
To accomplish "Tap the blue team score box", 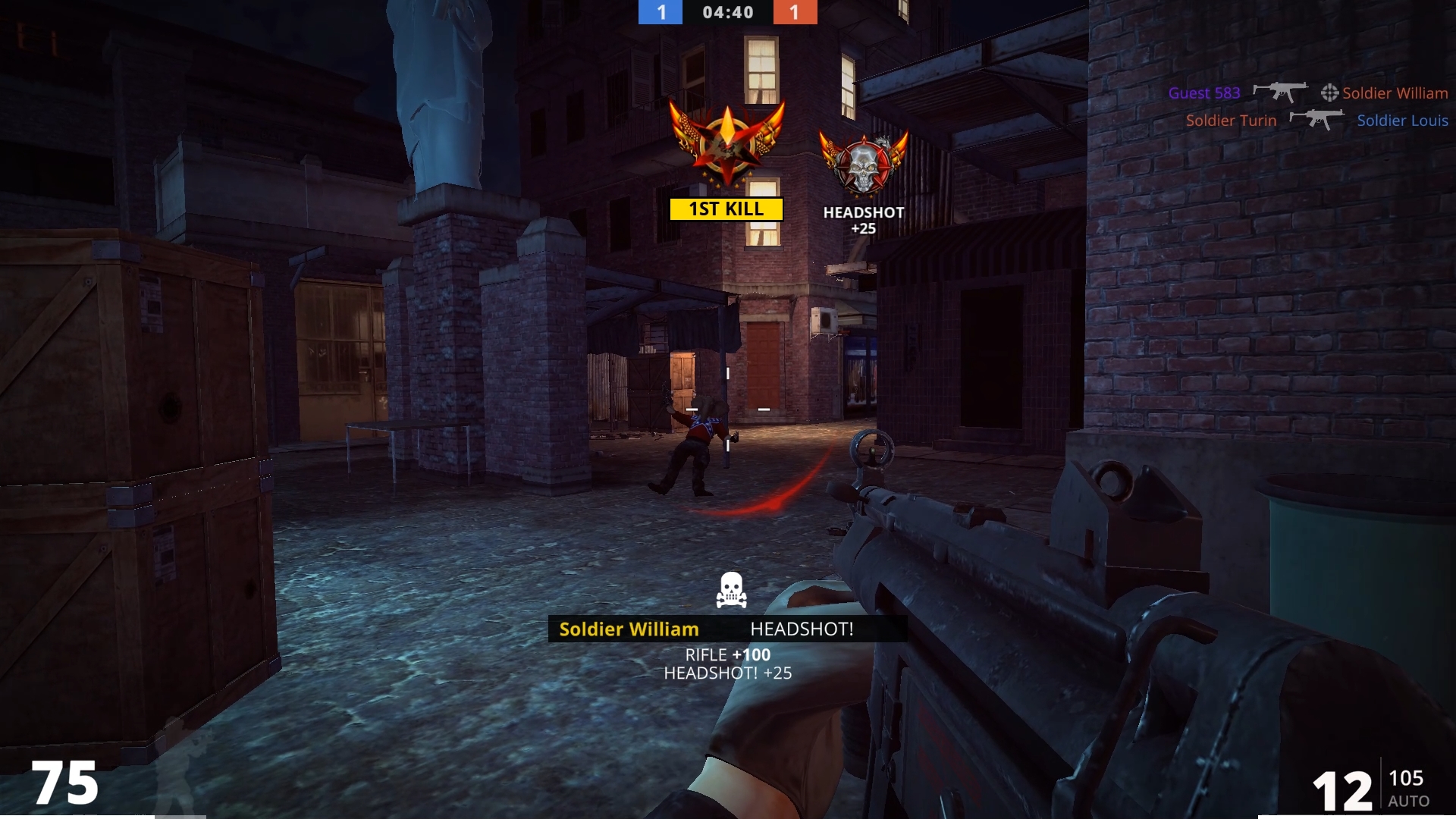I will pyautogui.click(x=660, y=12).
